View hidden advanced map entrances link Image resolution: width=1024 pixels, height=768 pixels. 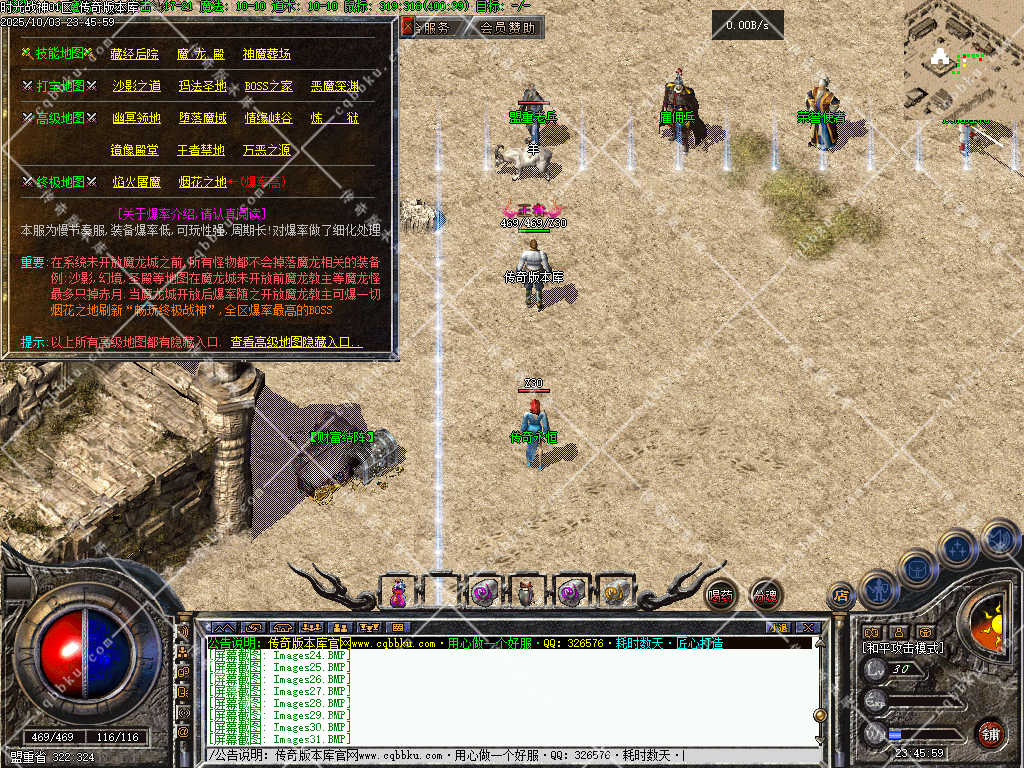[296, 342]
